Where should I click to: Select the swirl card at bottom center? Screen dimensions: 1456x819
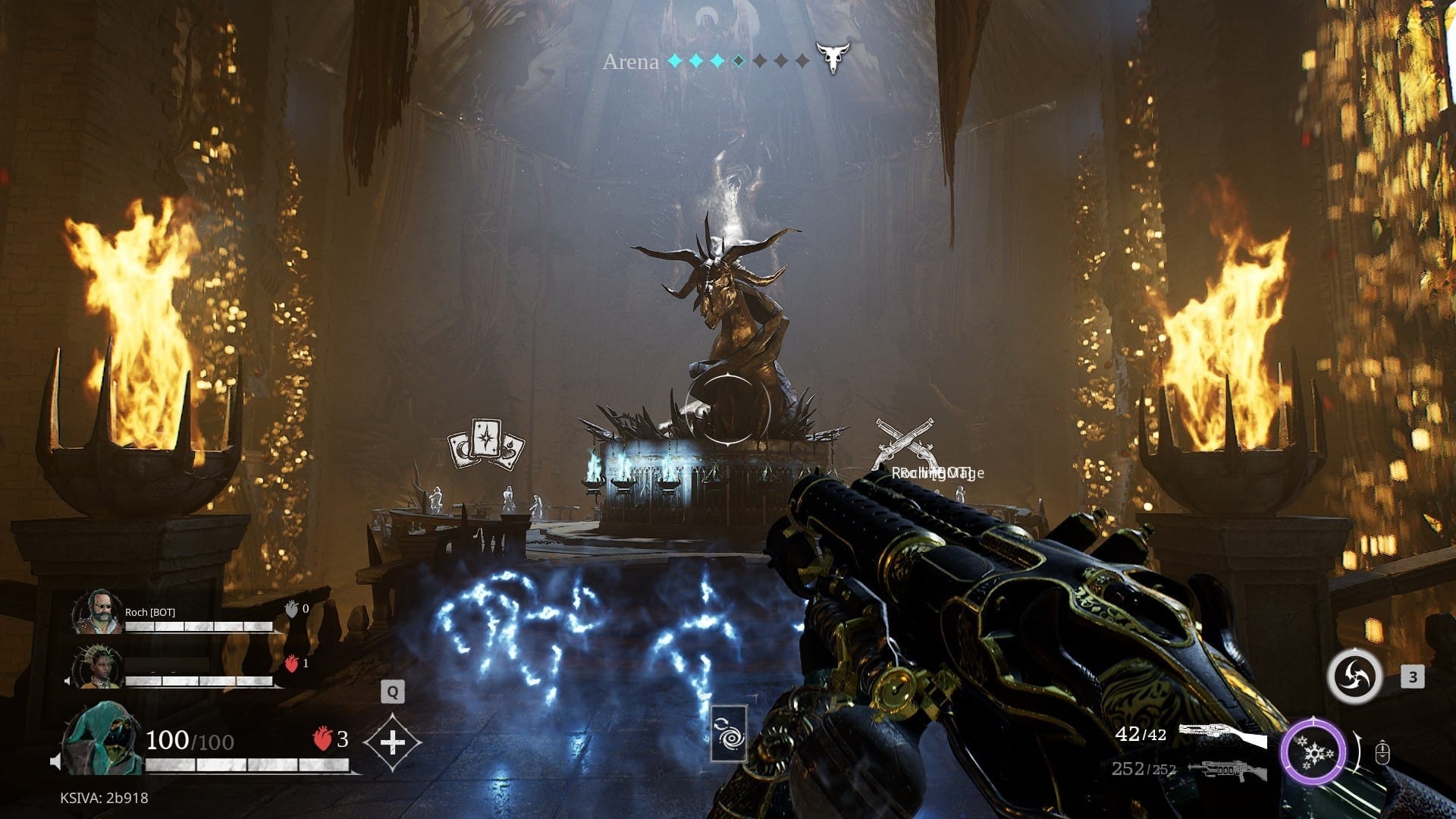(729, 733)
